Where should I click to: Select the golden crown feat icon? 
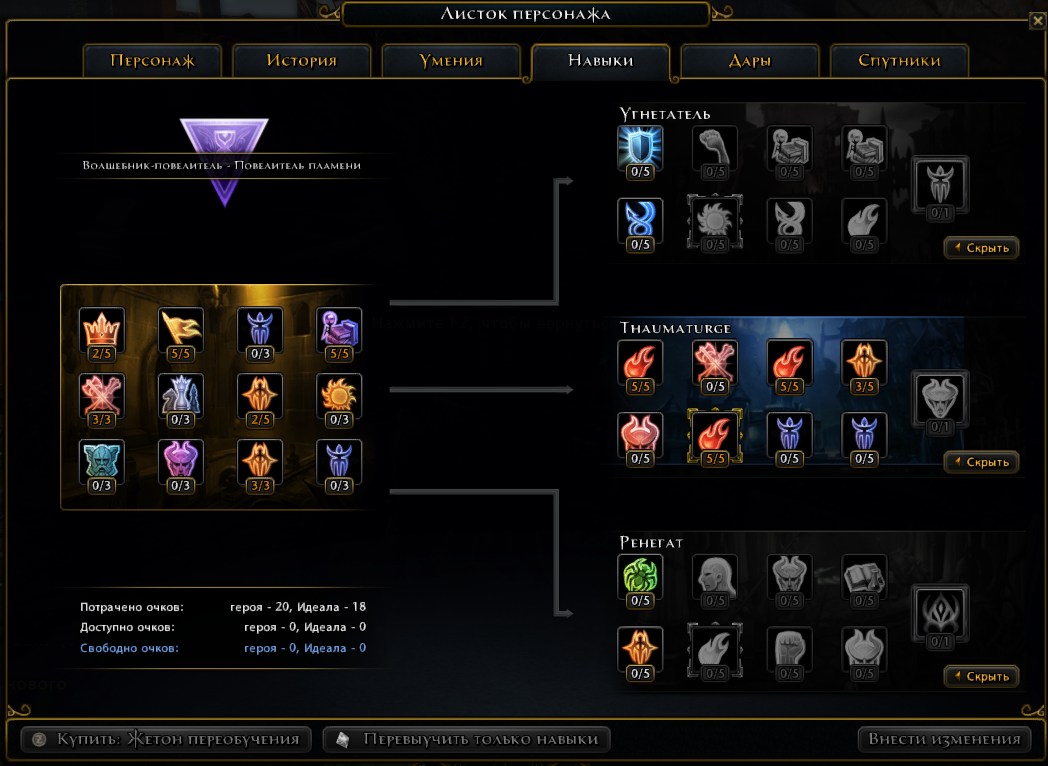(101, 330)
